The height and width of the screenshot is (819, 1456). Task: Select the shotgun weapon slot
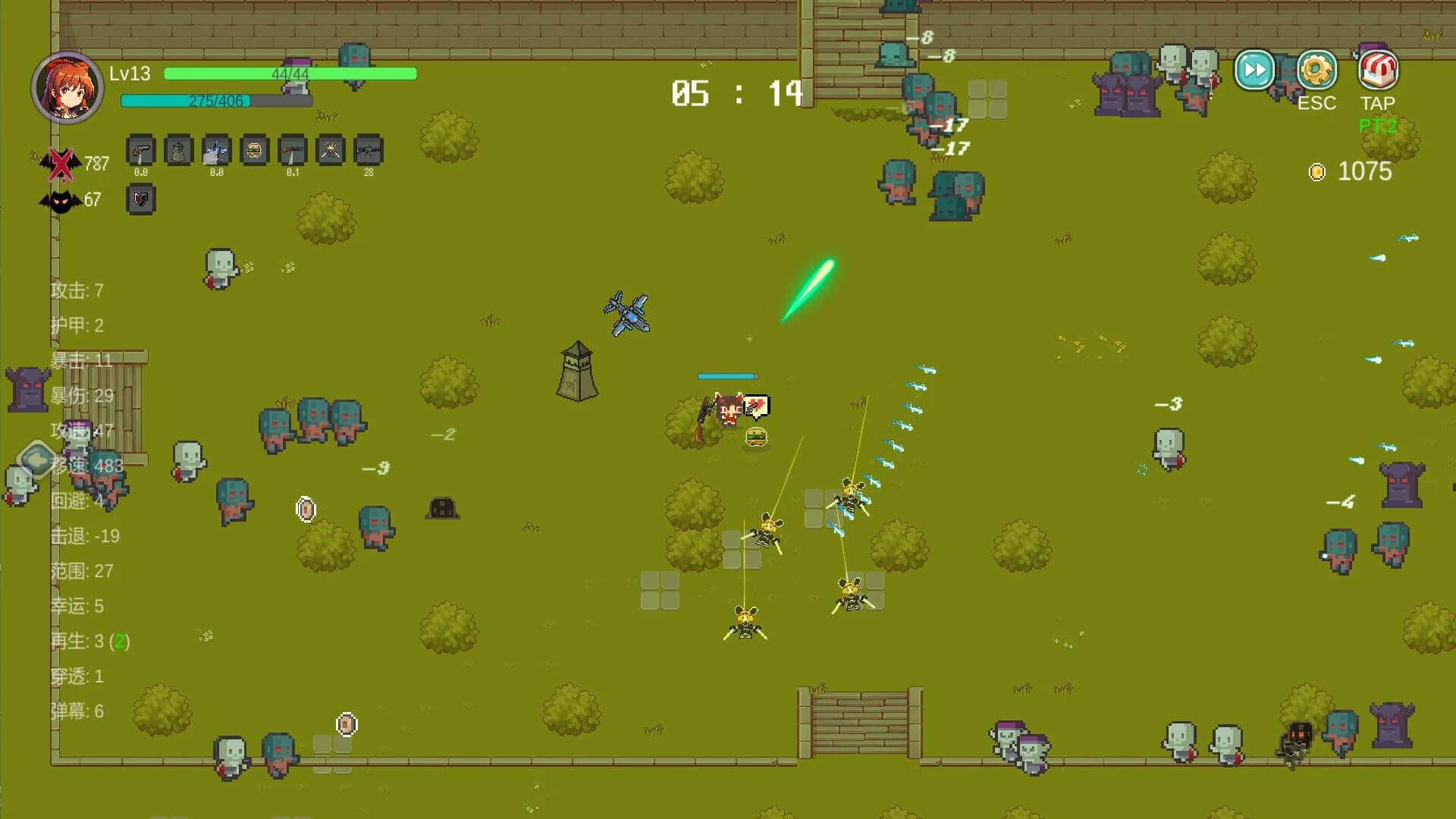pos(292,152)
